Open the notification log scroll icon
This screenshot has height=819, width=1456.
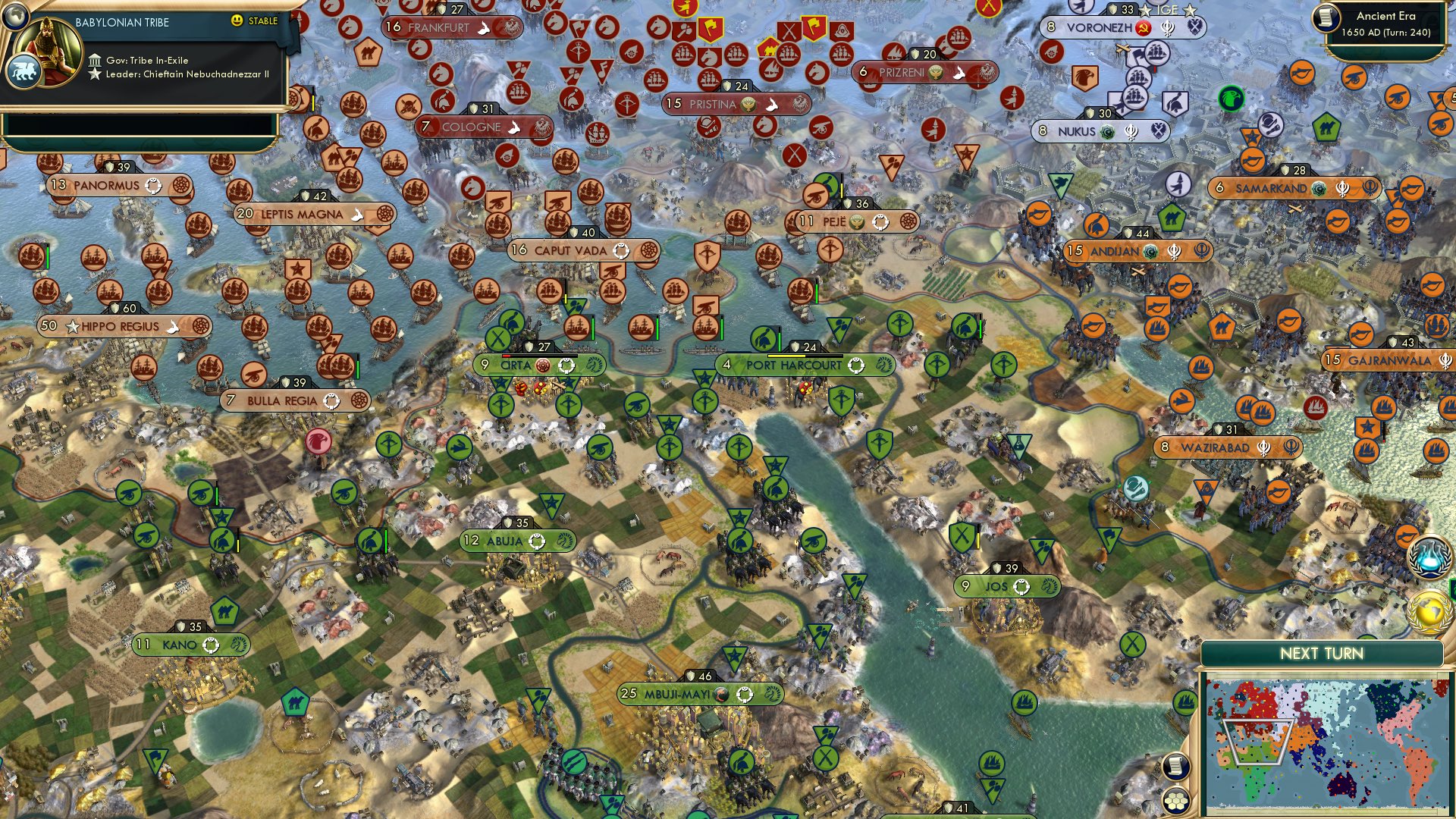pyautogui.click(x=1175, y=767)
